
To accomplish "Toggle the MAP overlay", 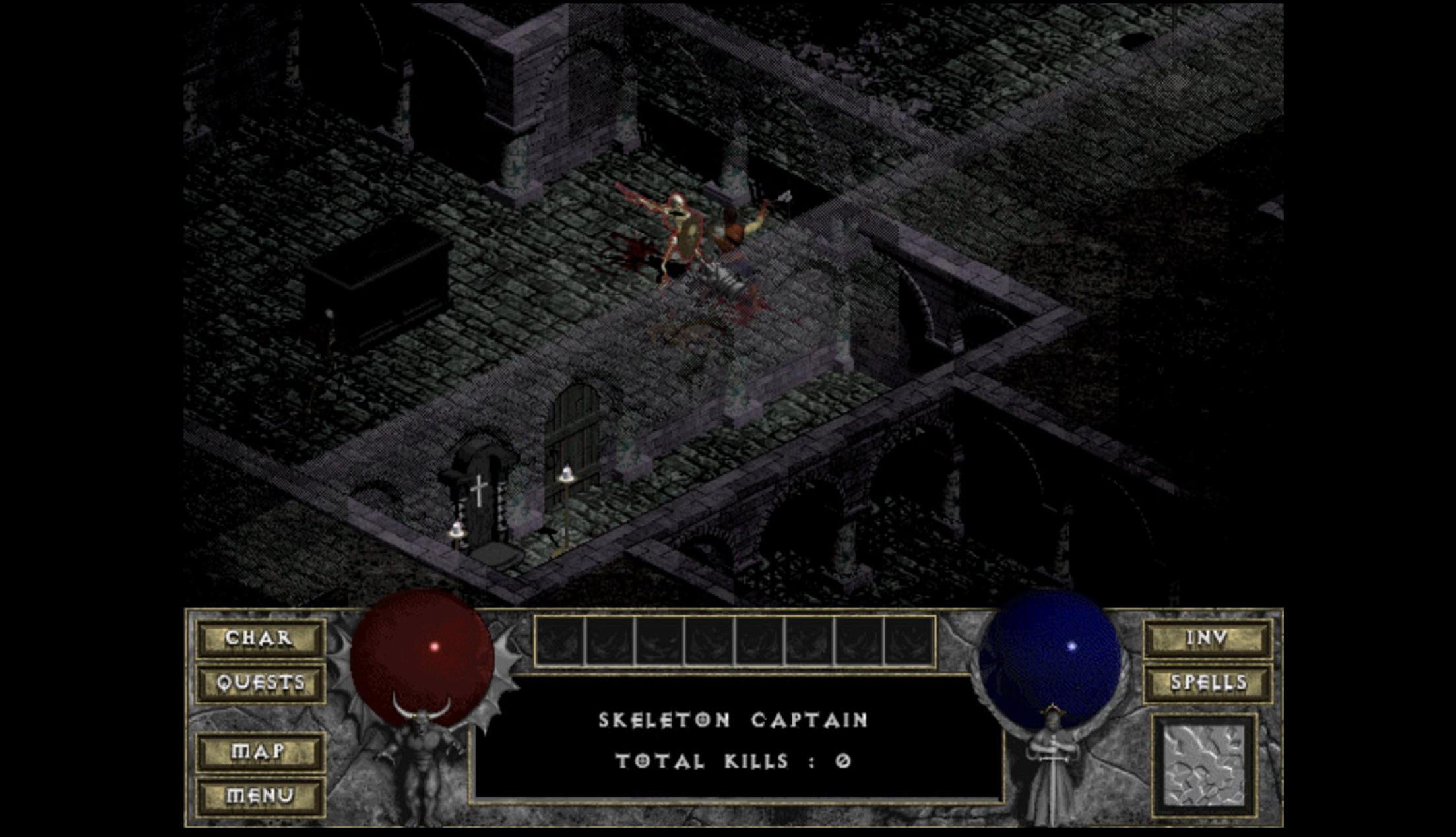I will click(259, 751).
